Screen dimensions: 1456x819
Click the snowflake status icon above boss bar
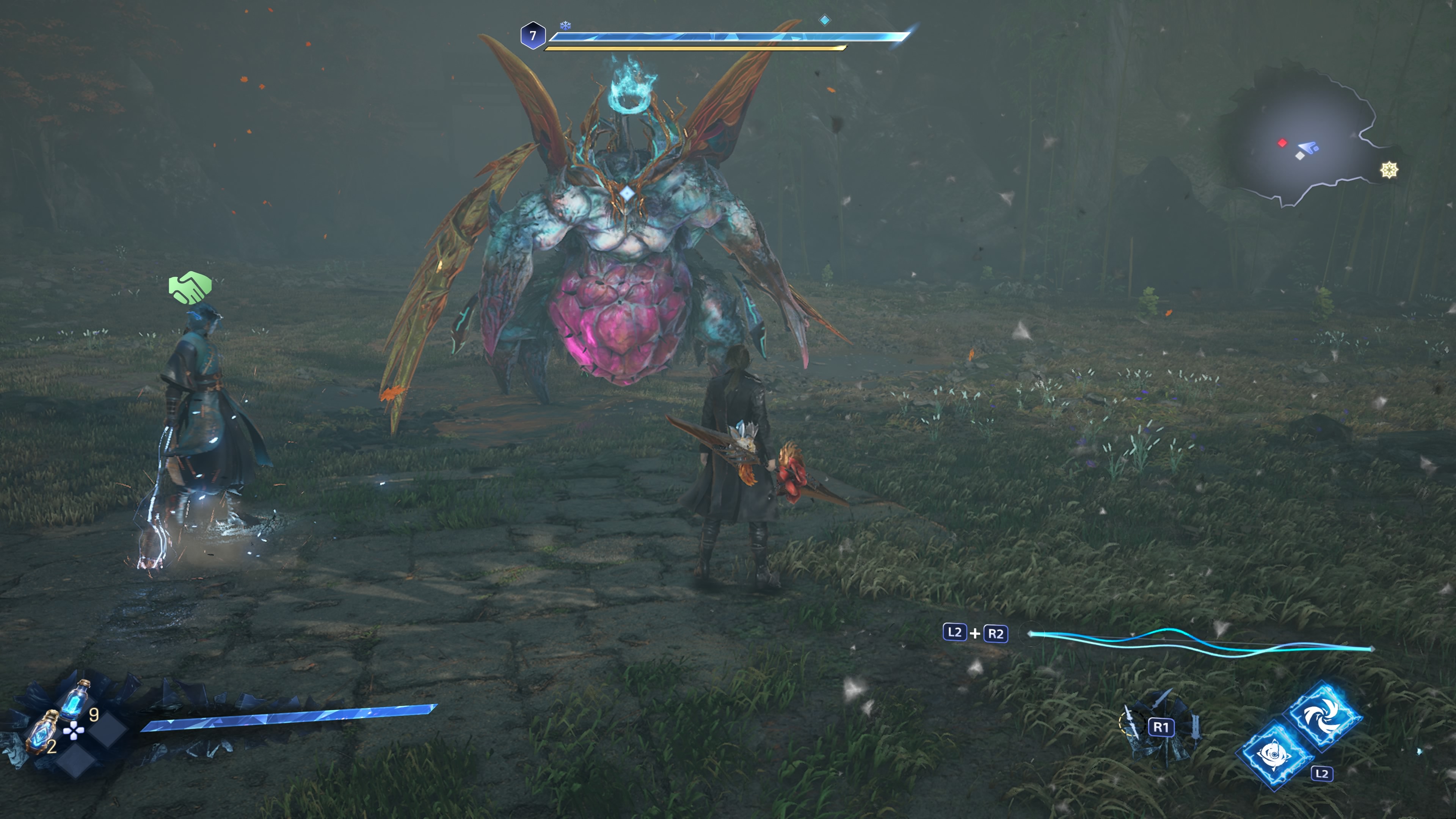[565, 25]
